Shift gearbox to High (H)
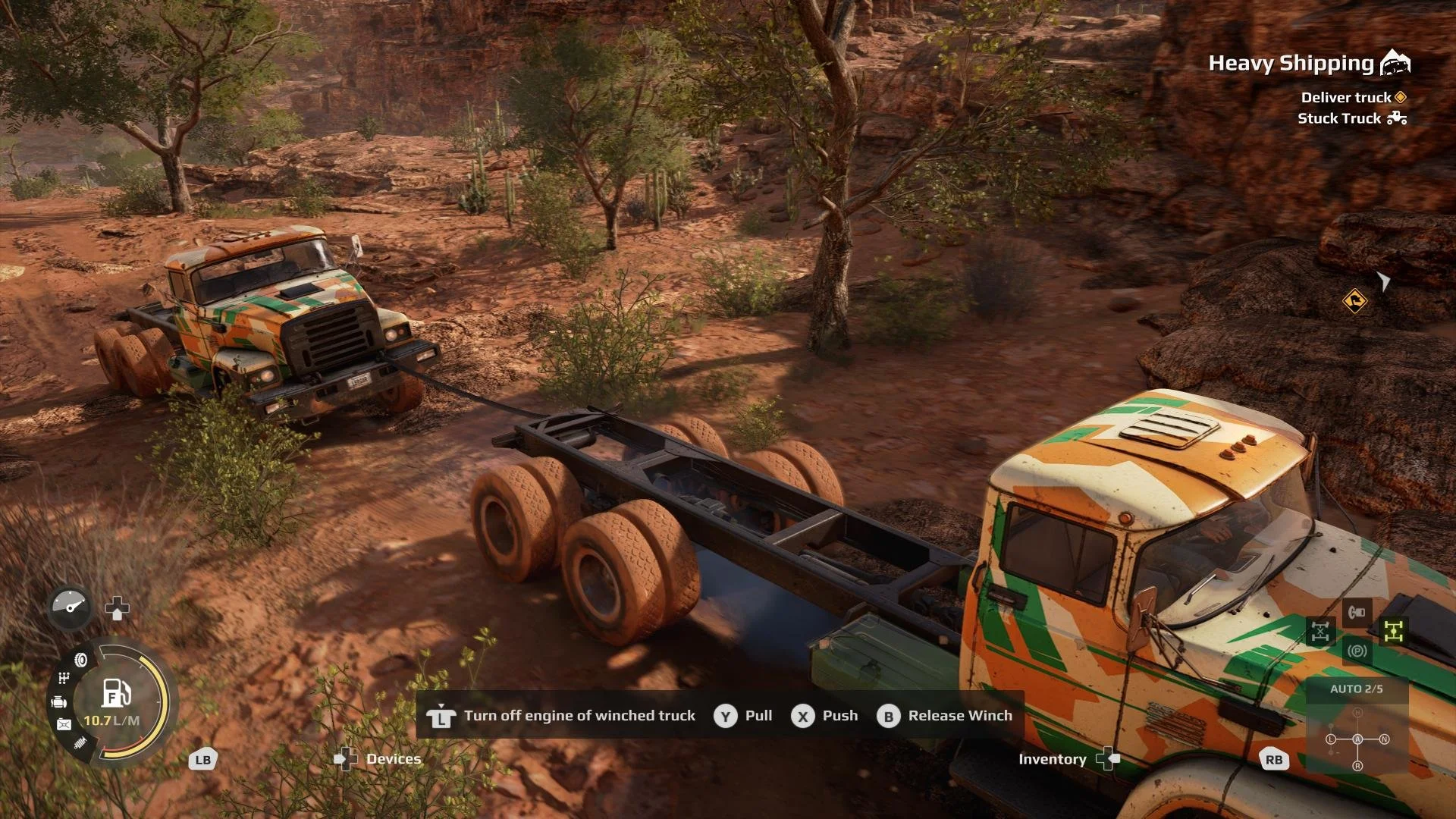 pos(1357,713)
